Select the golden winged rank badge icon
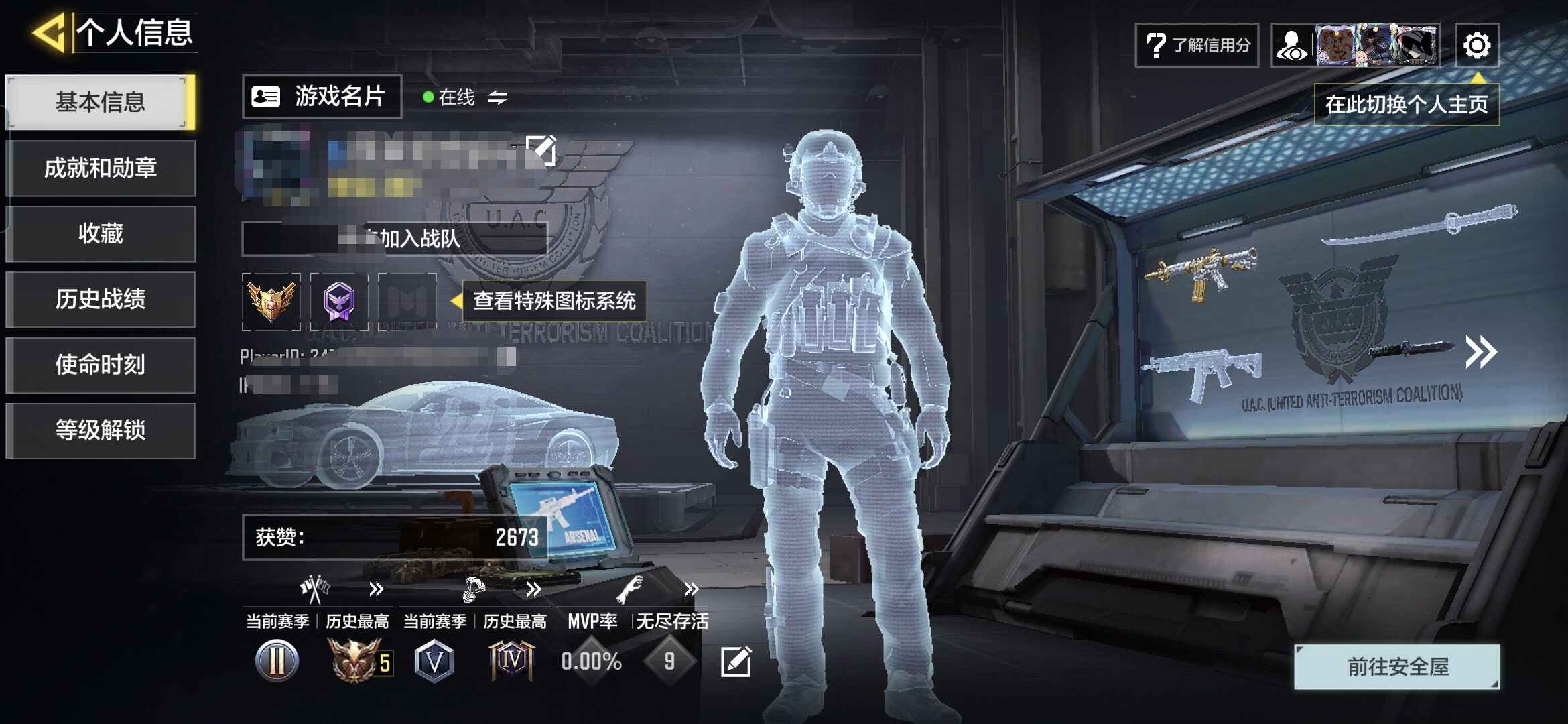The image size is (1568, 724). click(271, 302)
